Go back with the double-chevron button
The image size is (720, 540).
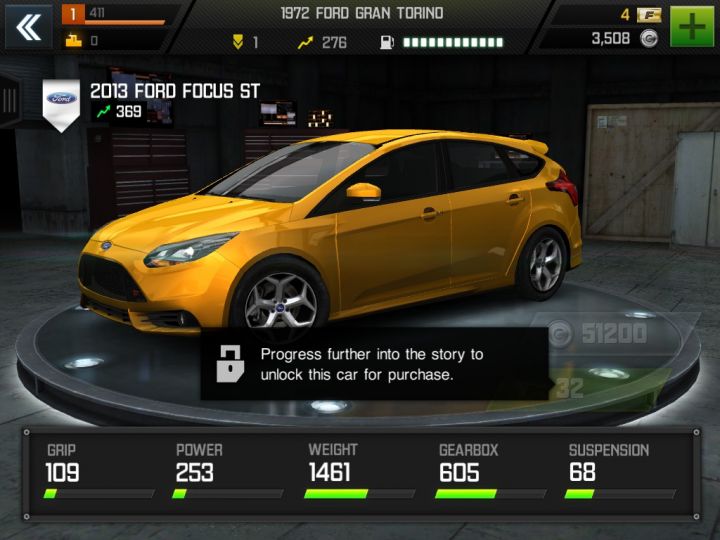[29, 27]
